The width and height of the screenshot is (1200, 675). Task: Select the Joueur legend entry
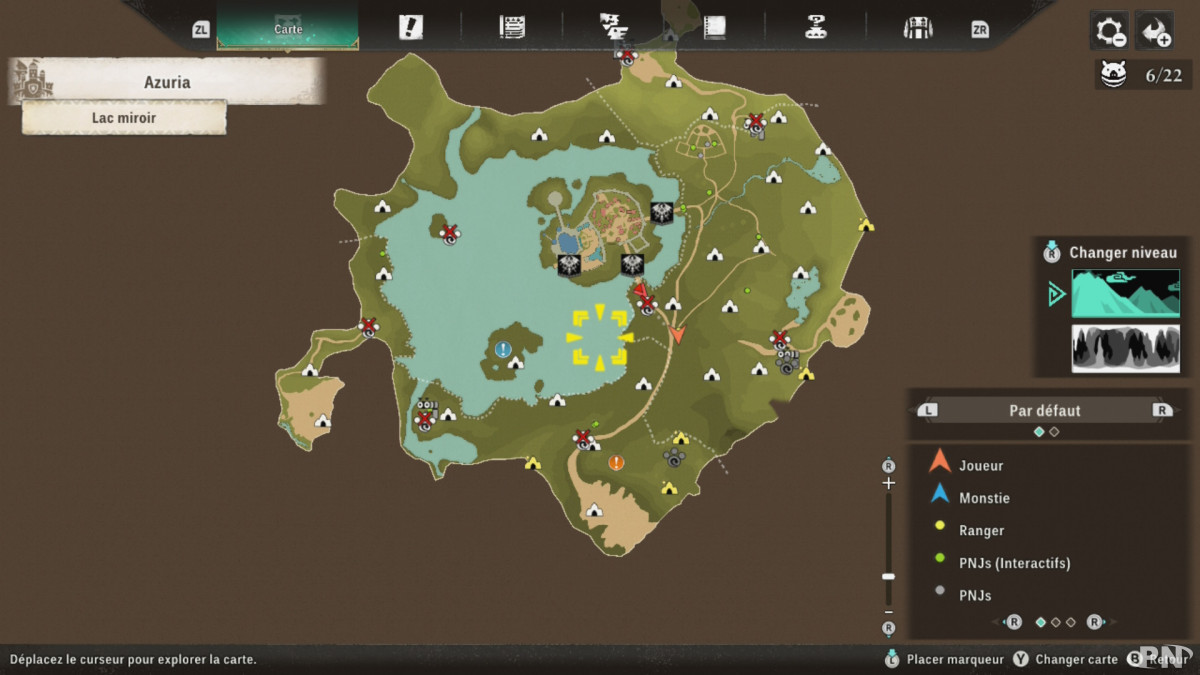coord(981,465)
